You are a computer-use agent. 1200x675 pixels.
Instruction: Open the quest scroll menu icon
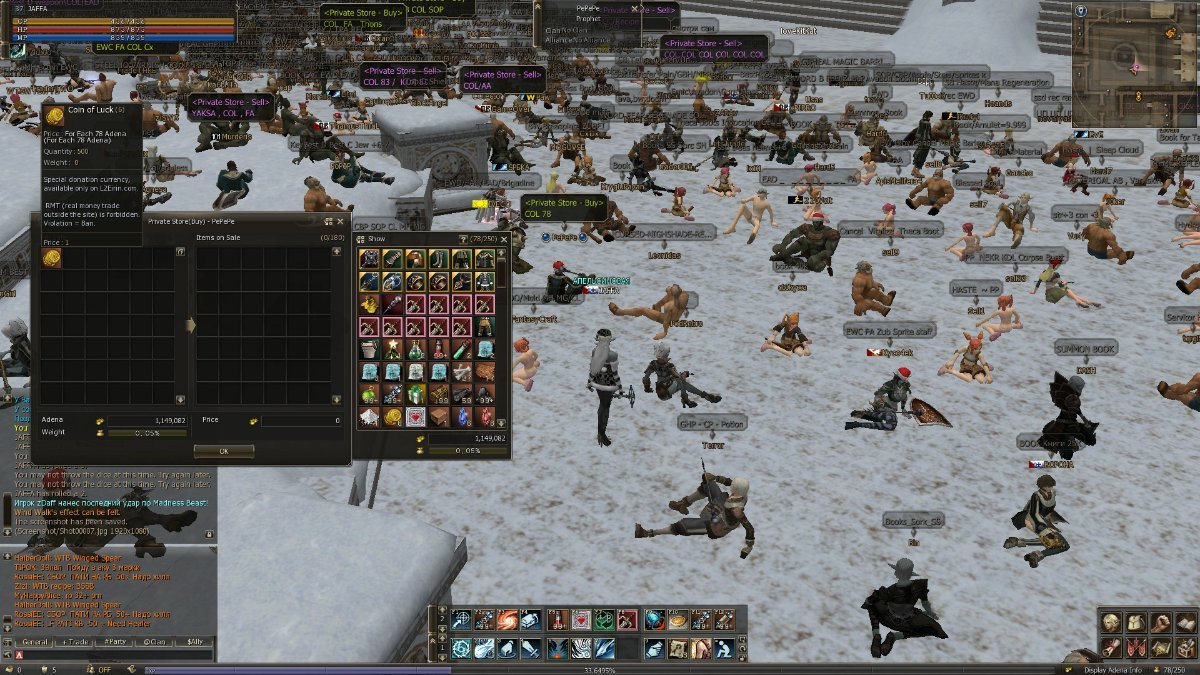click(x=1111, y=647)
